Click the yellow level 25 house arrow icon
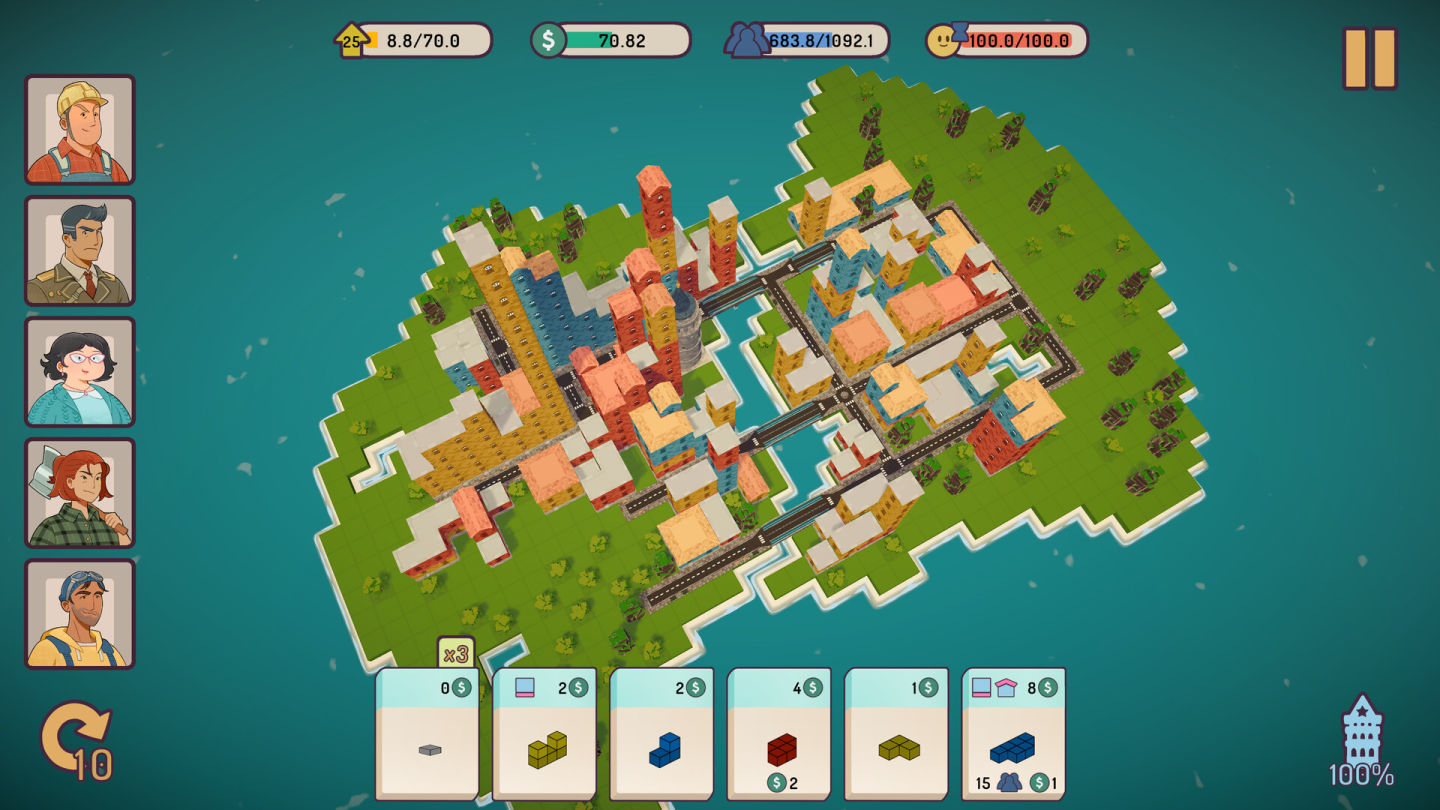 click(x=352, y=38)
